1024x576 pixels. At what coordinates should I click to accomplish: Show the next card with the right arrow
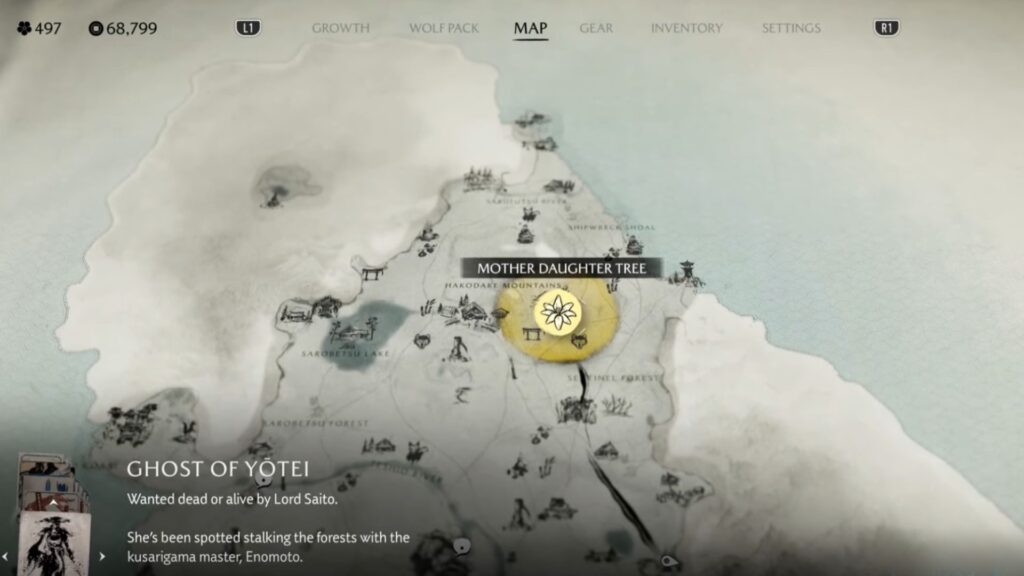tap(100, 556)
